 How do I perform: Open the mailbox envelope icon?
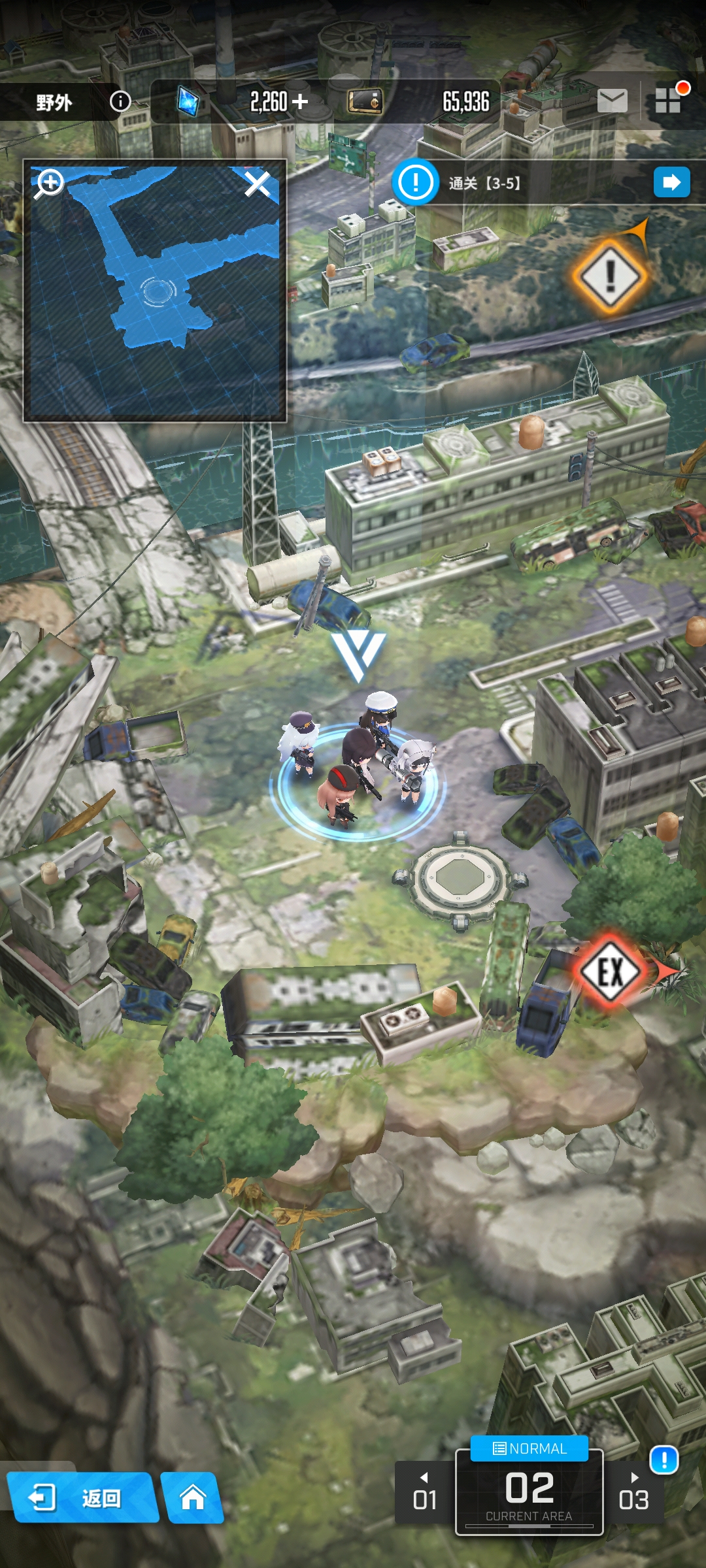coord(612,101)
